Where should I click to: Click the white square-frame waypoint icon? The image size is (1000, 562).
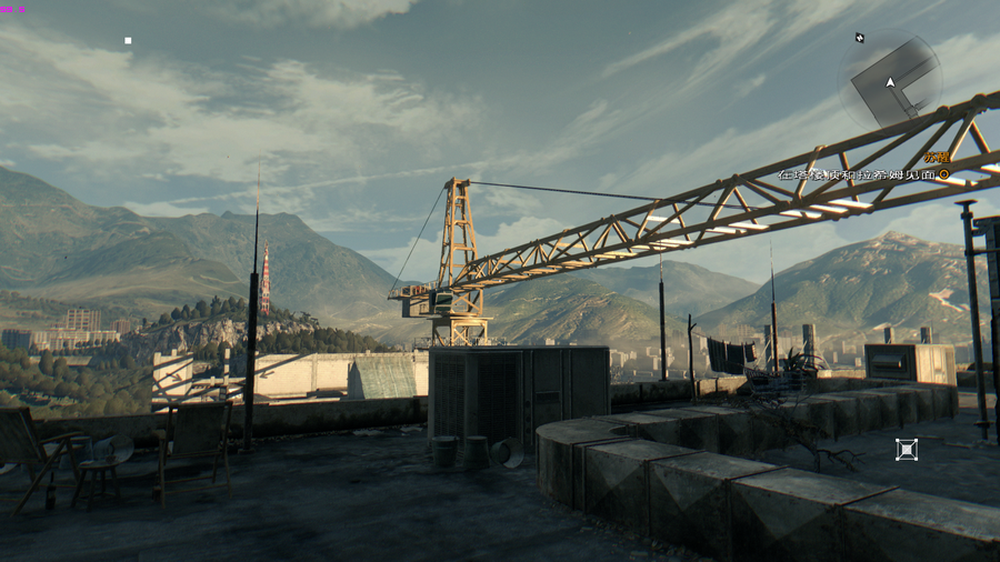click(x=906, y=449)
